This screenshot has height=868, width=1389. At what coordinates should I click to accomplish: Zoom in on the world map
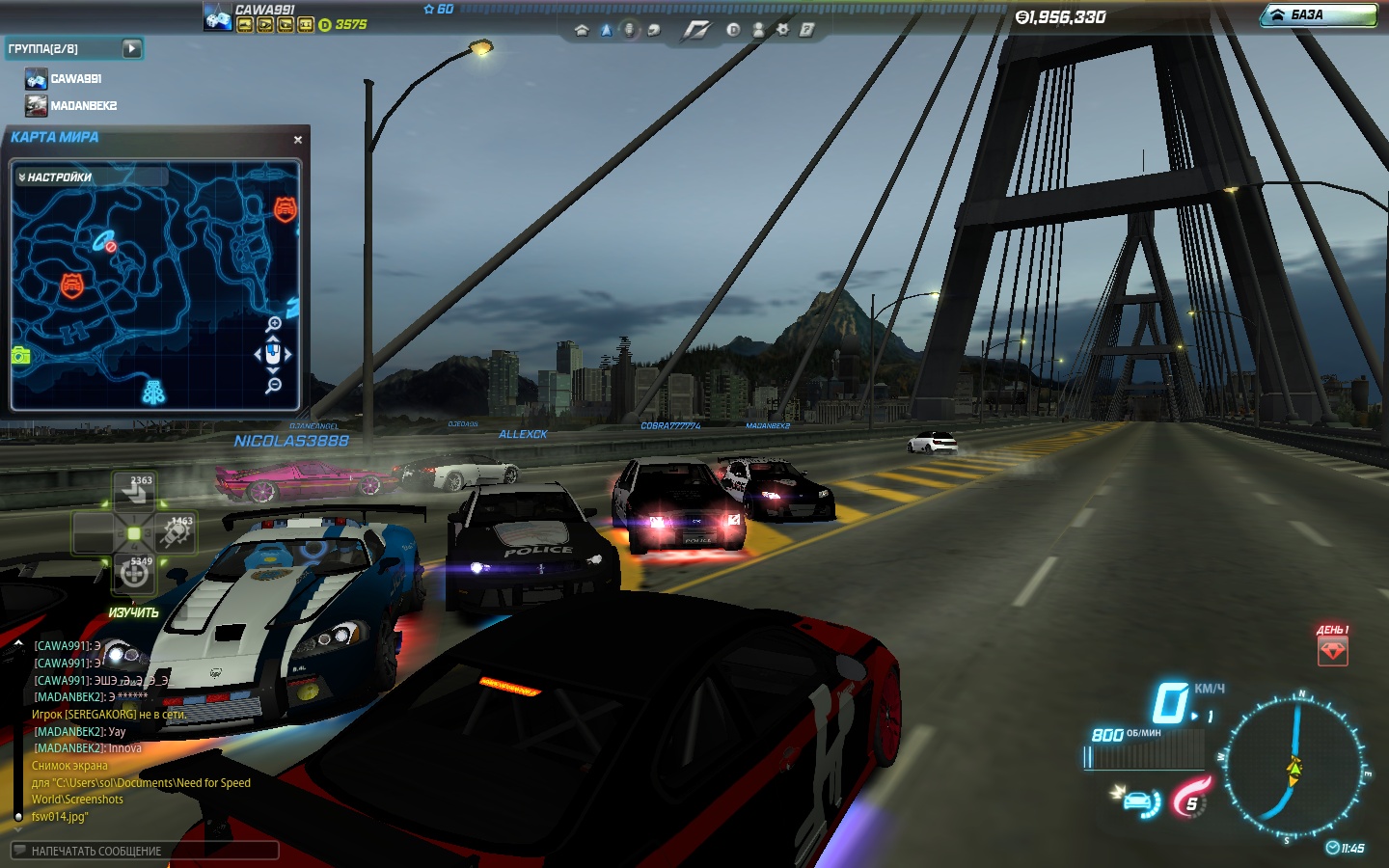tap(274, 324)
